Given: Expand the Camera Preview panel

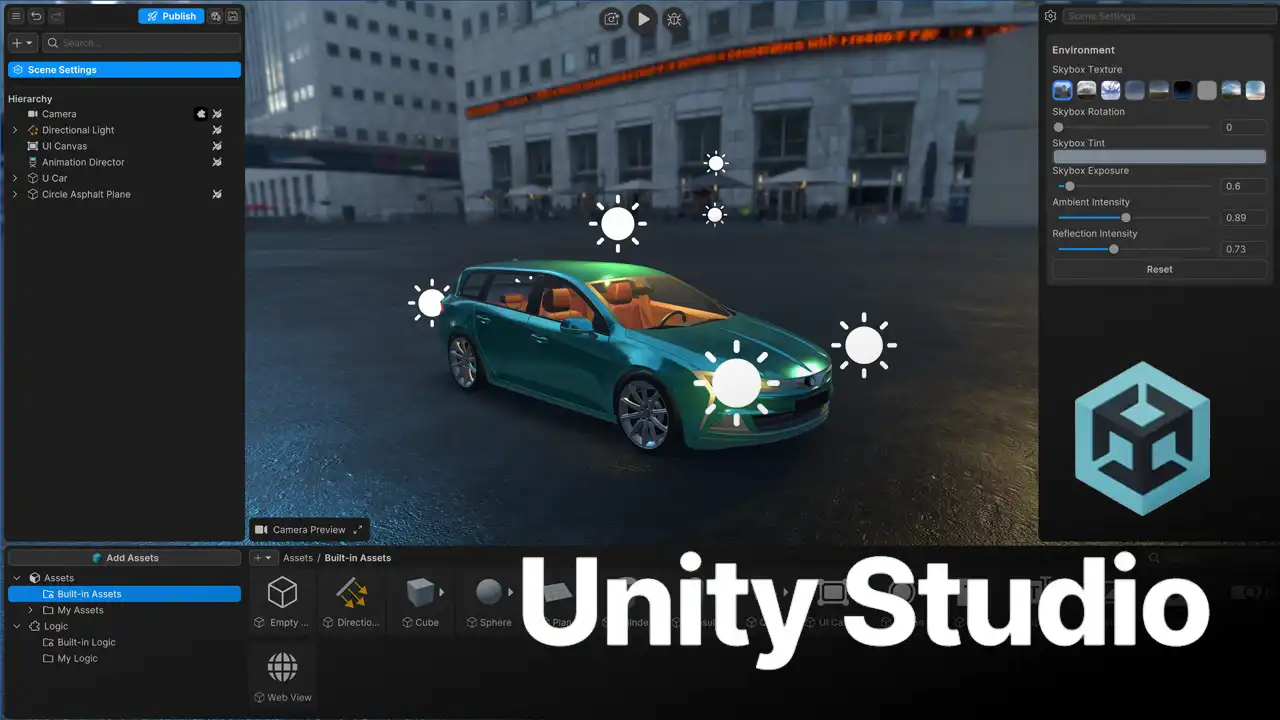Looking at the screenshot, I should pyautogui.click(x=358, y=530).
